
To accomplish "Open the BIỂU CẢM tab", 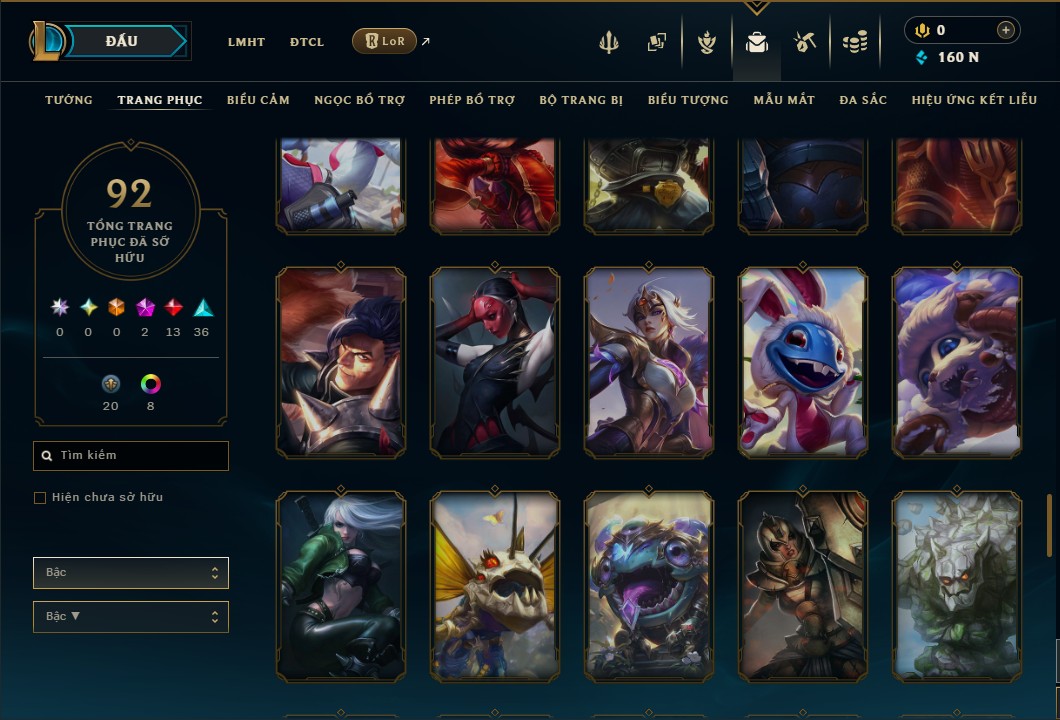I will [258, 100].
